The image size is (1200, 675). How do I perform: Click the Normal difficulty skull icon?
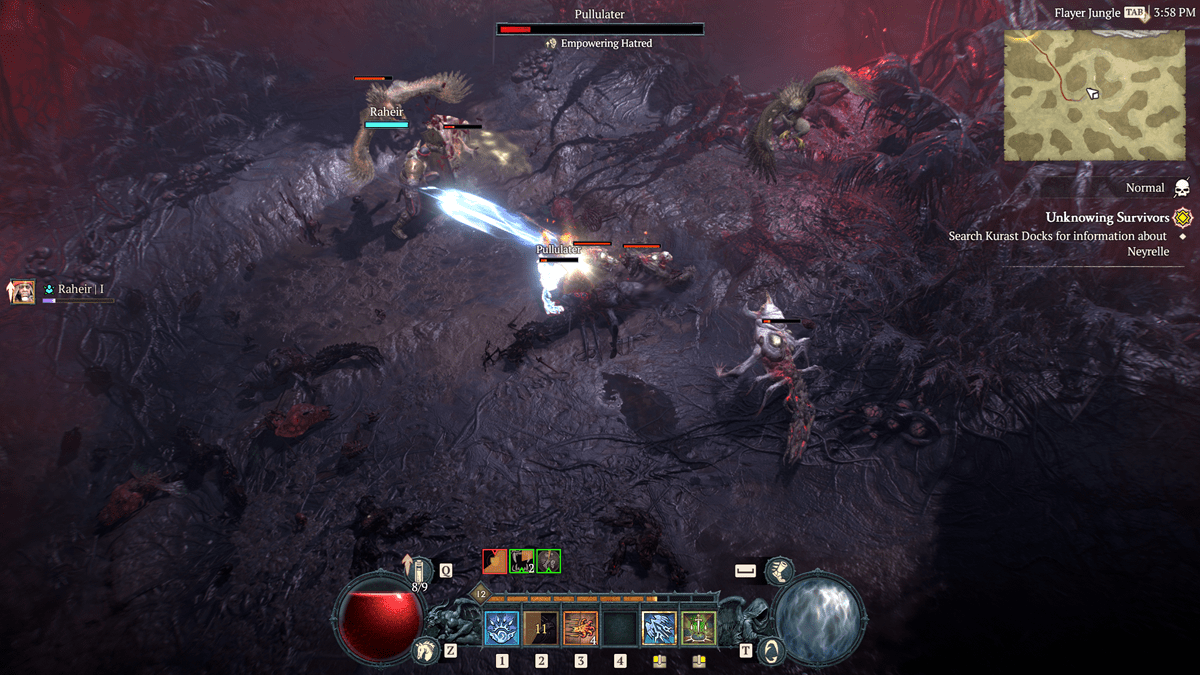(1181, 188)
